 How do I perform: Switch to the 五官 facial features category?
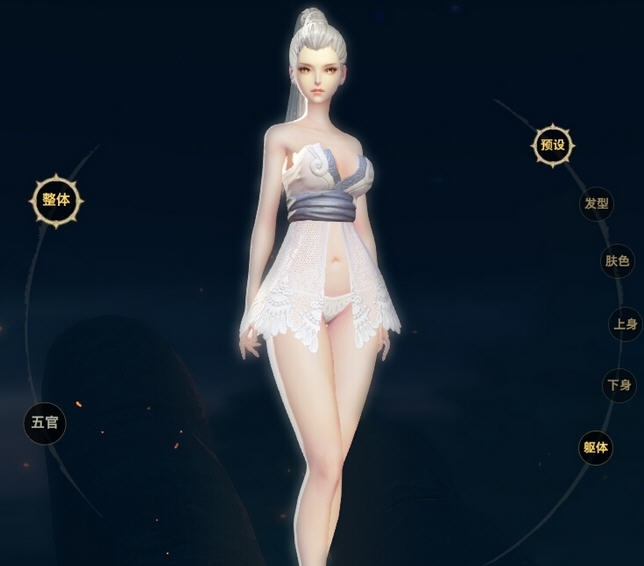click(44, 423)
